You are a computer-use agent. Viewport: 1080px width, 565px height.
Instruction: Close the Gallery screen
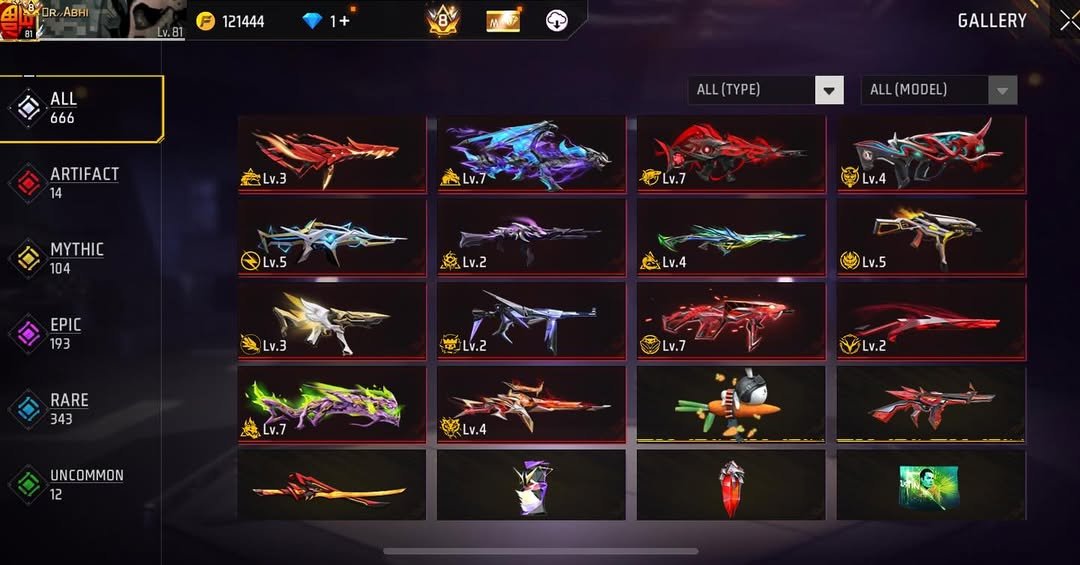click(1068, 20)
